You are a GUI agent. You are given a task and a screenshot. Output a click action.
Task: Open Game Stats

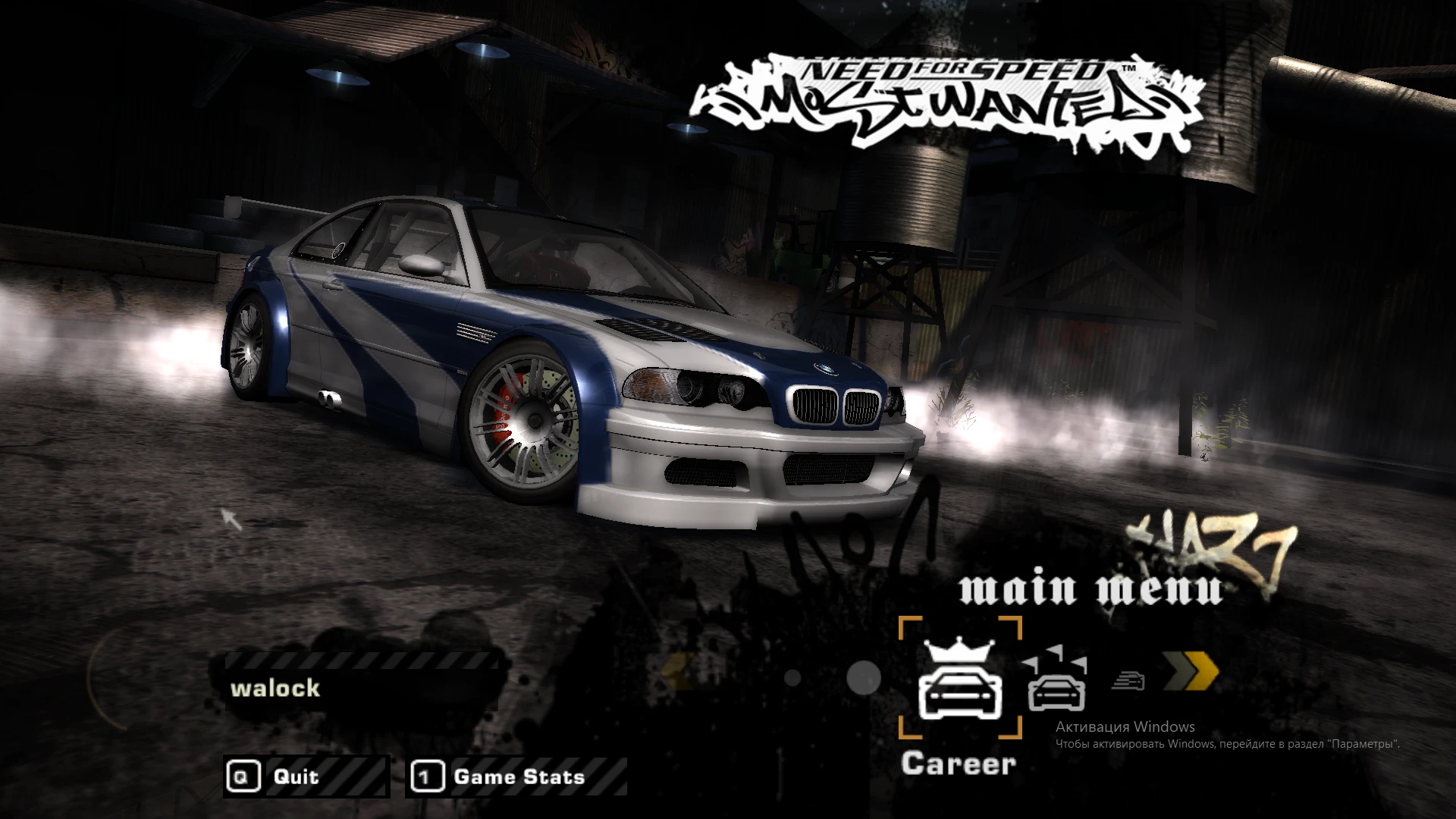click(x=516, y=777)
